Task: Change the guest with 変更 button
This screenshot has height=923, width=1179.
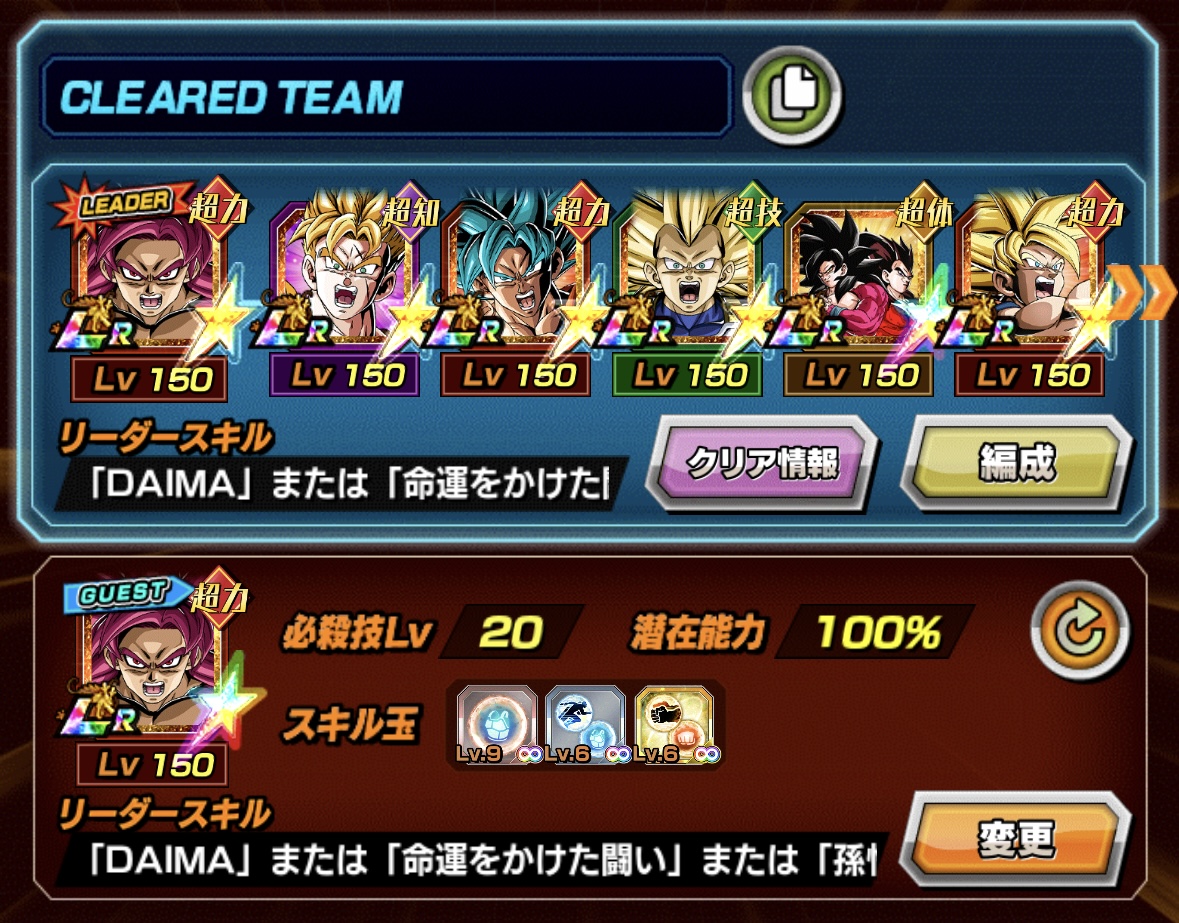Action: (1016, 840)
